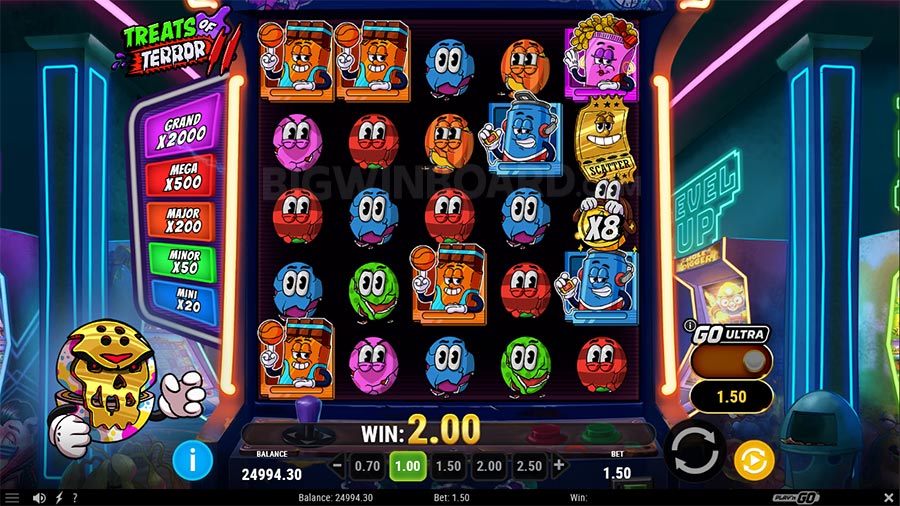Select the 2.50 bet value
This screenshot has width=900, height=506.
pyautogui.click(x=530, y=465)
